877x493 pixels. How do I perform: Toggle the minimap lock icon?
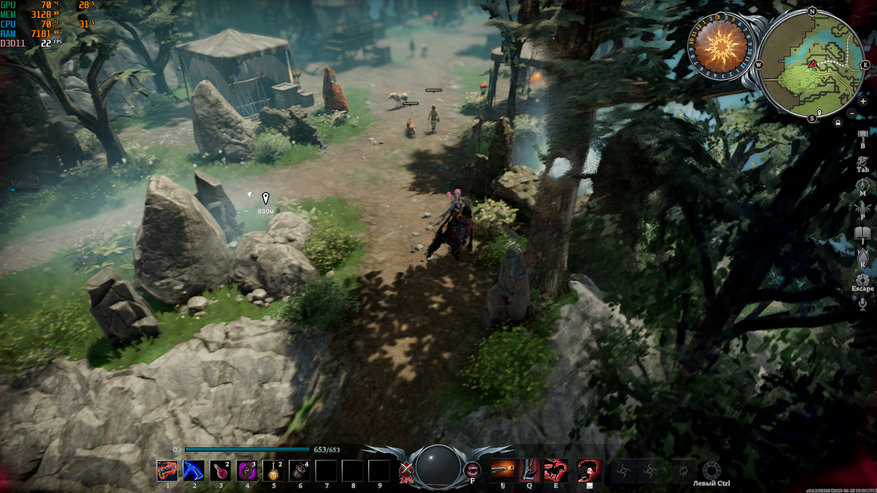836,122
